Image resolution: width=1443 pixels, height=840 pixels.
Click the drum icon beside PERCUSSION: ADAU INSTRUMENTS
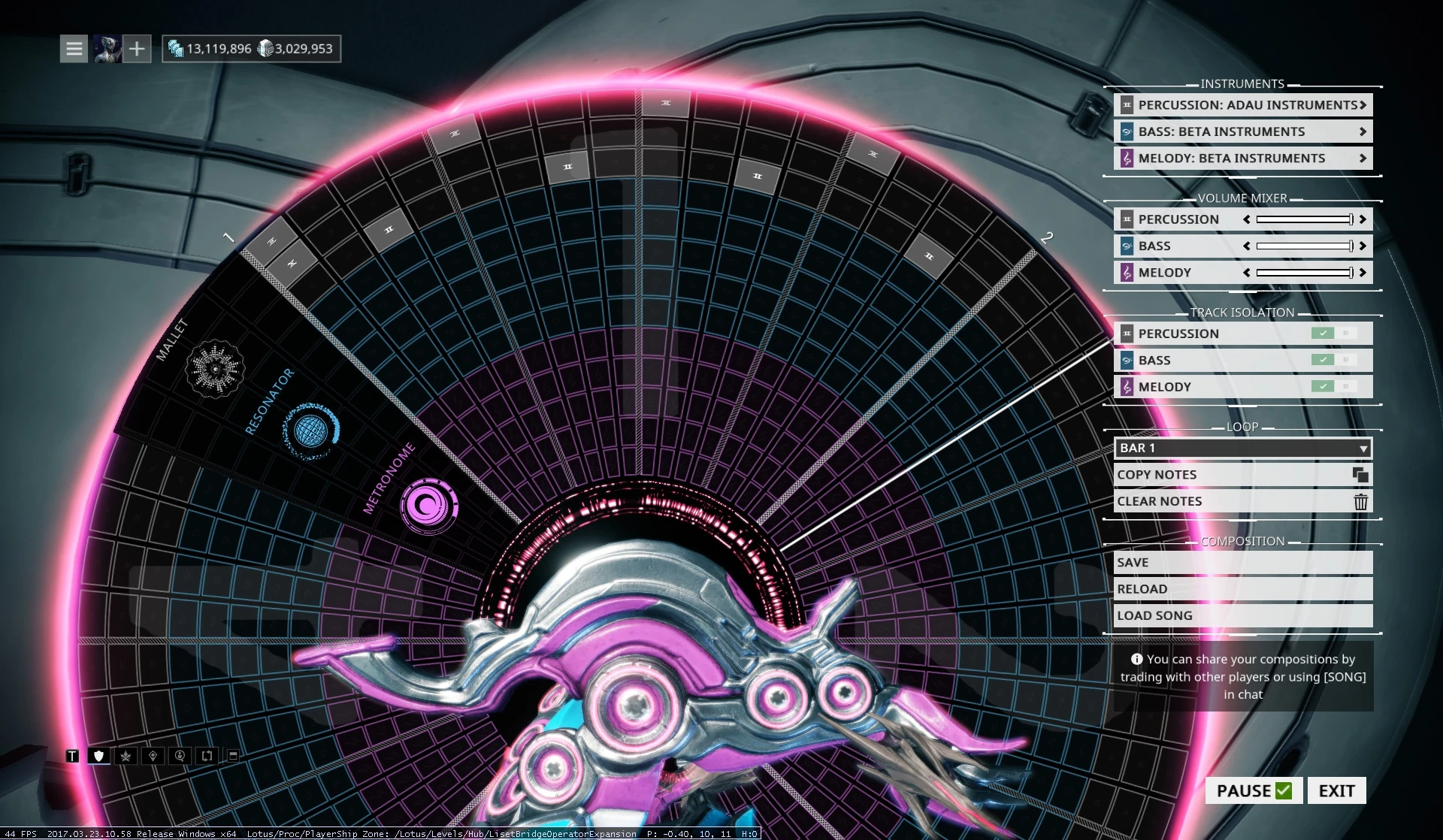(1127, 105)
